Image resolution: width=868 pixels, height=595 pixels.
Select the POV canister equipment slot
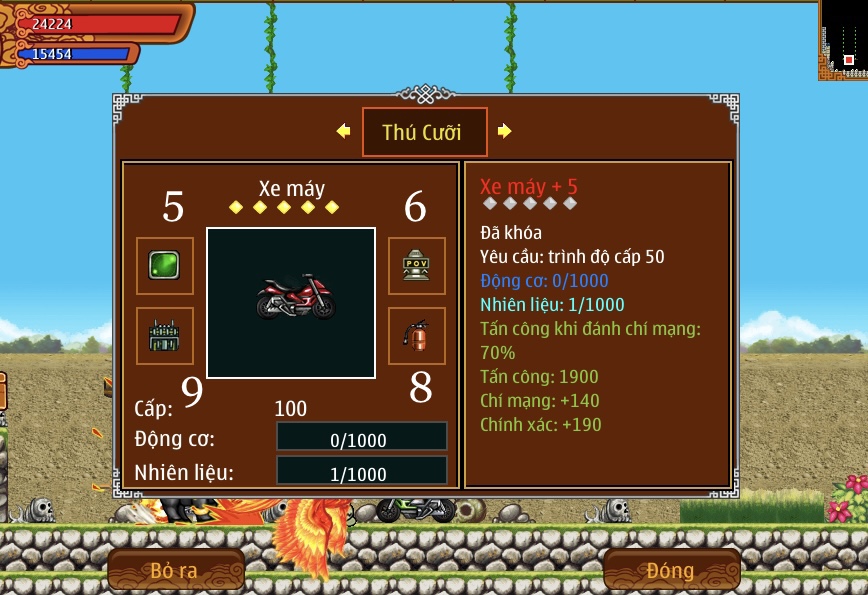coord(416,265)
